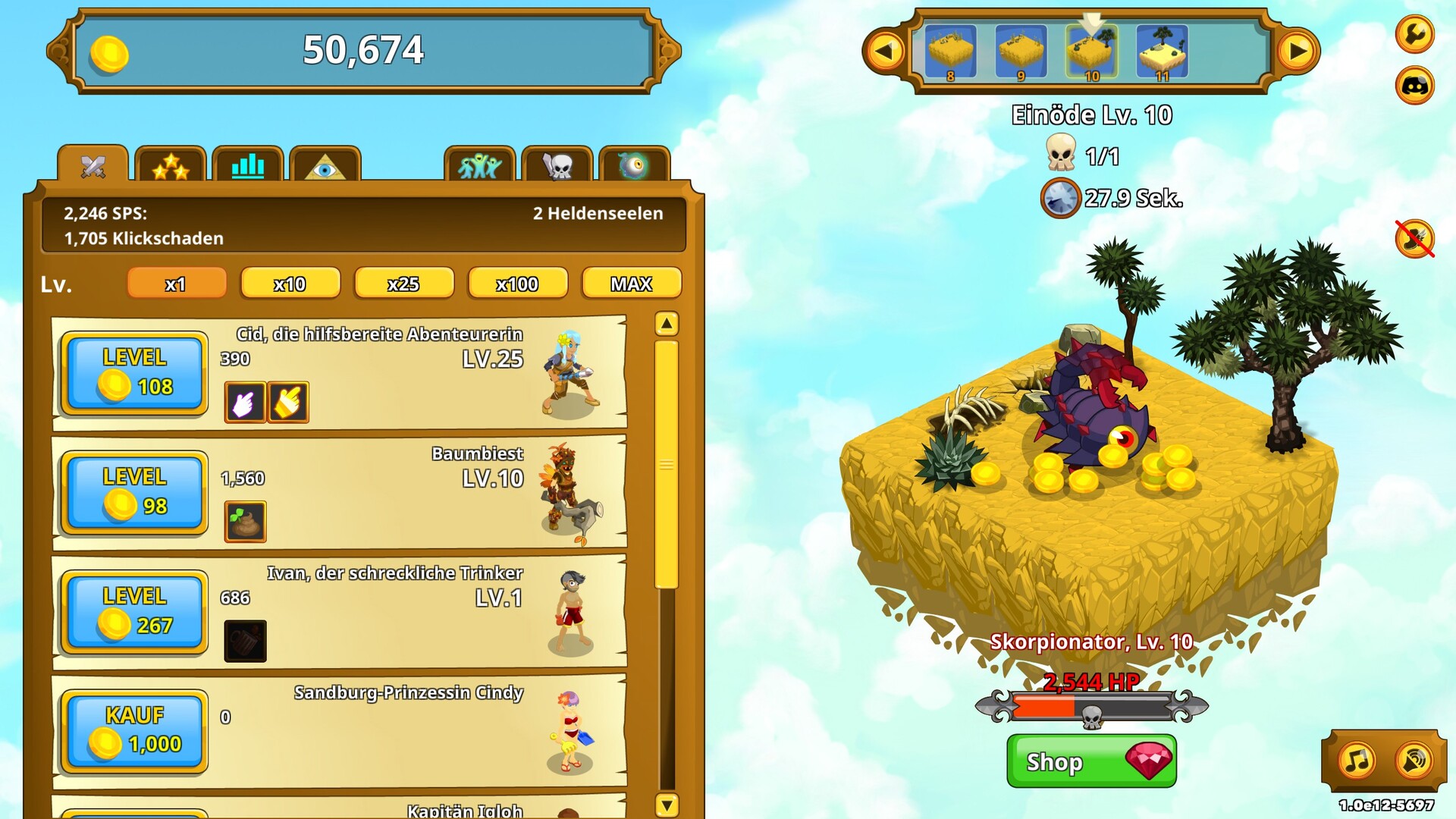Open the pyramid eye tab
Viewport: 1456px width, 819px height.
click(x=325, y=165)
